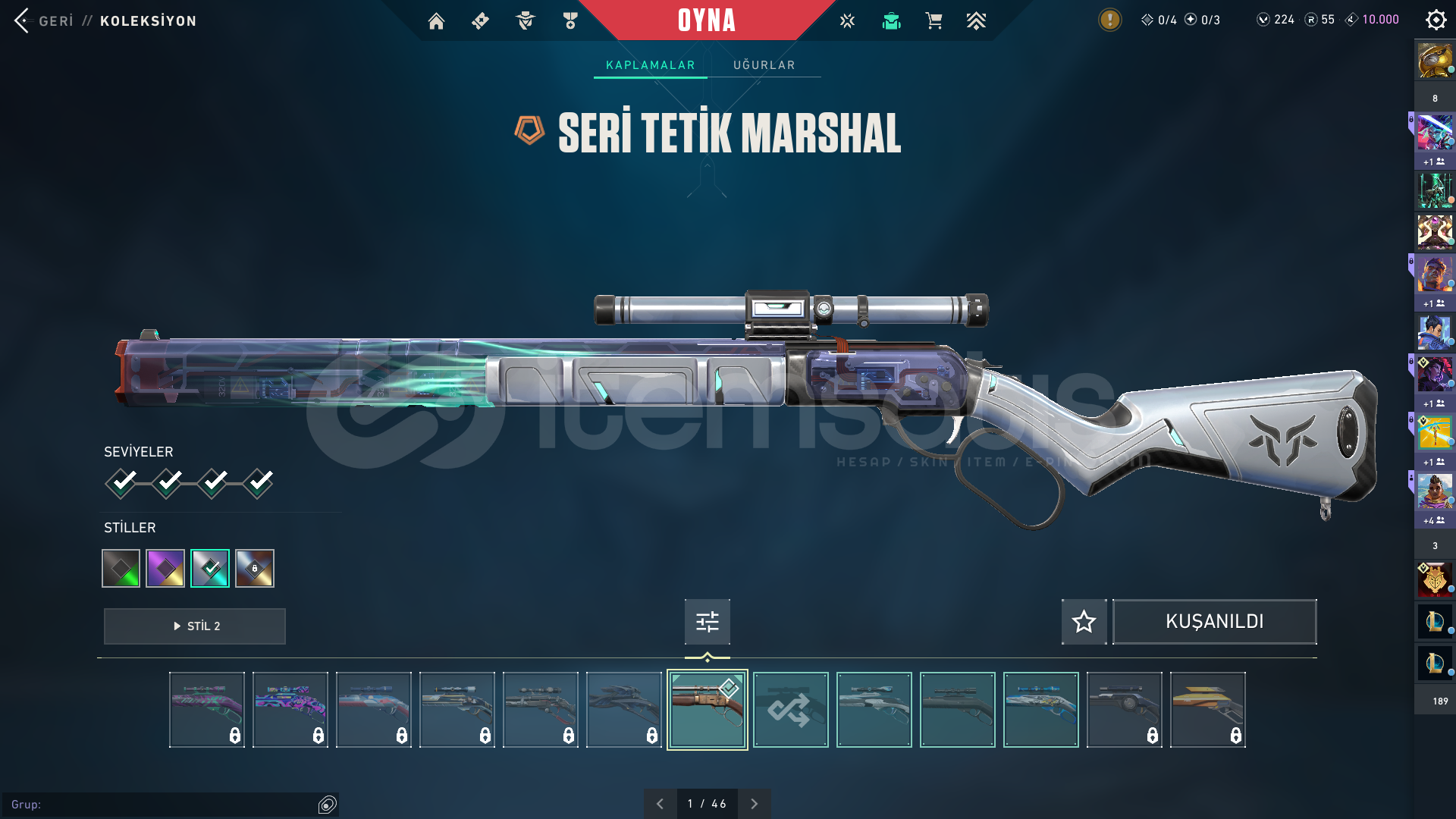Pick the yellow locked Marshal skin thumbnail
Screen dimensions: 1456x819
click(x=1207, y=710)
